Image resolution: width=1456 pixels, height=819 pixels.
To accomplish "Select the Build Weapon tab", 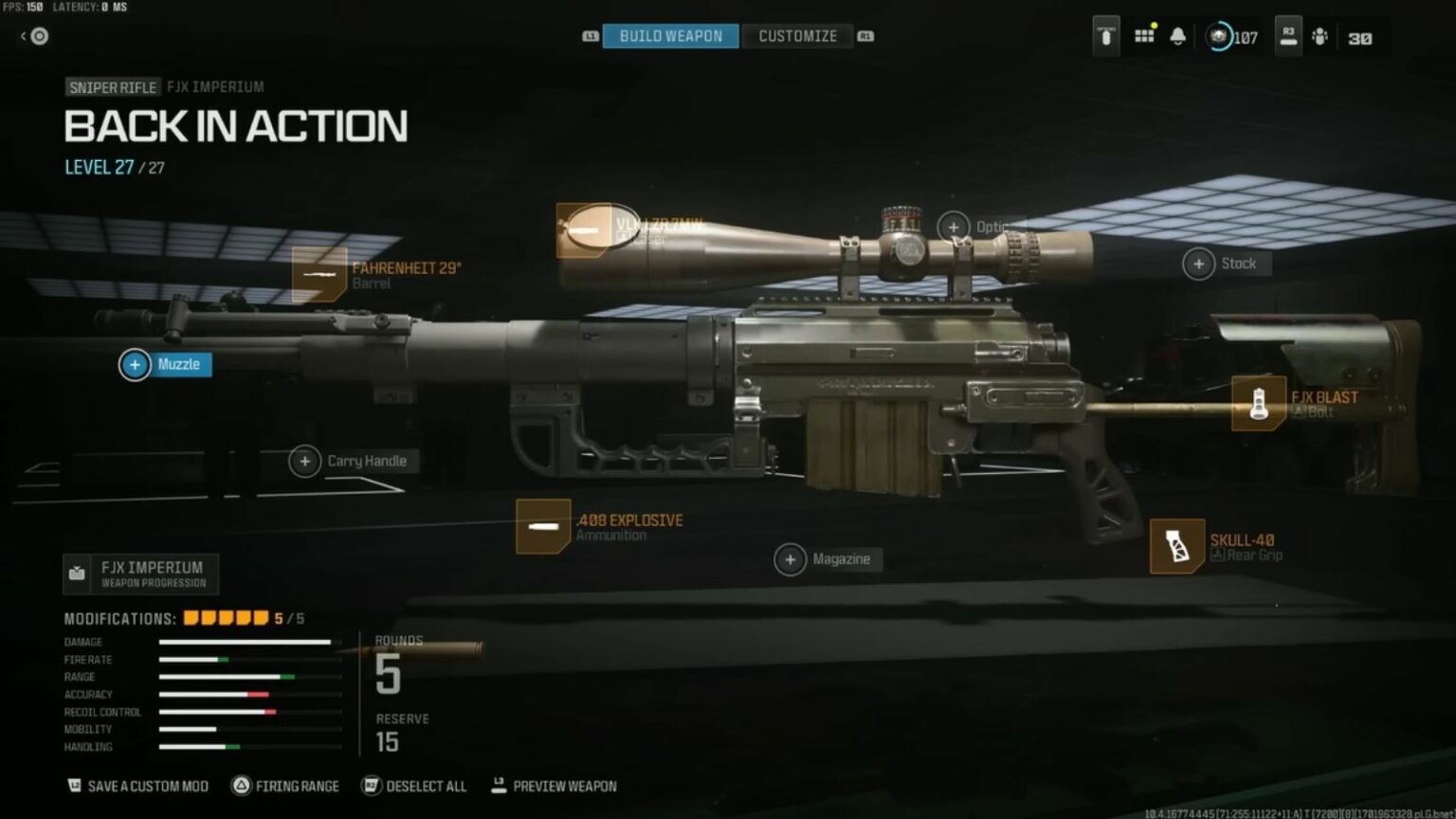I will 670,35.
